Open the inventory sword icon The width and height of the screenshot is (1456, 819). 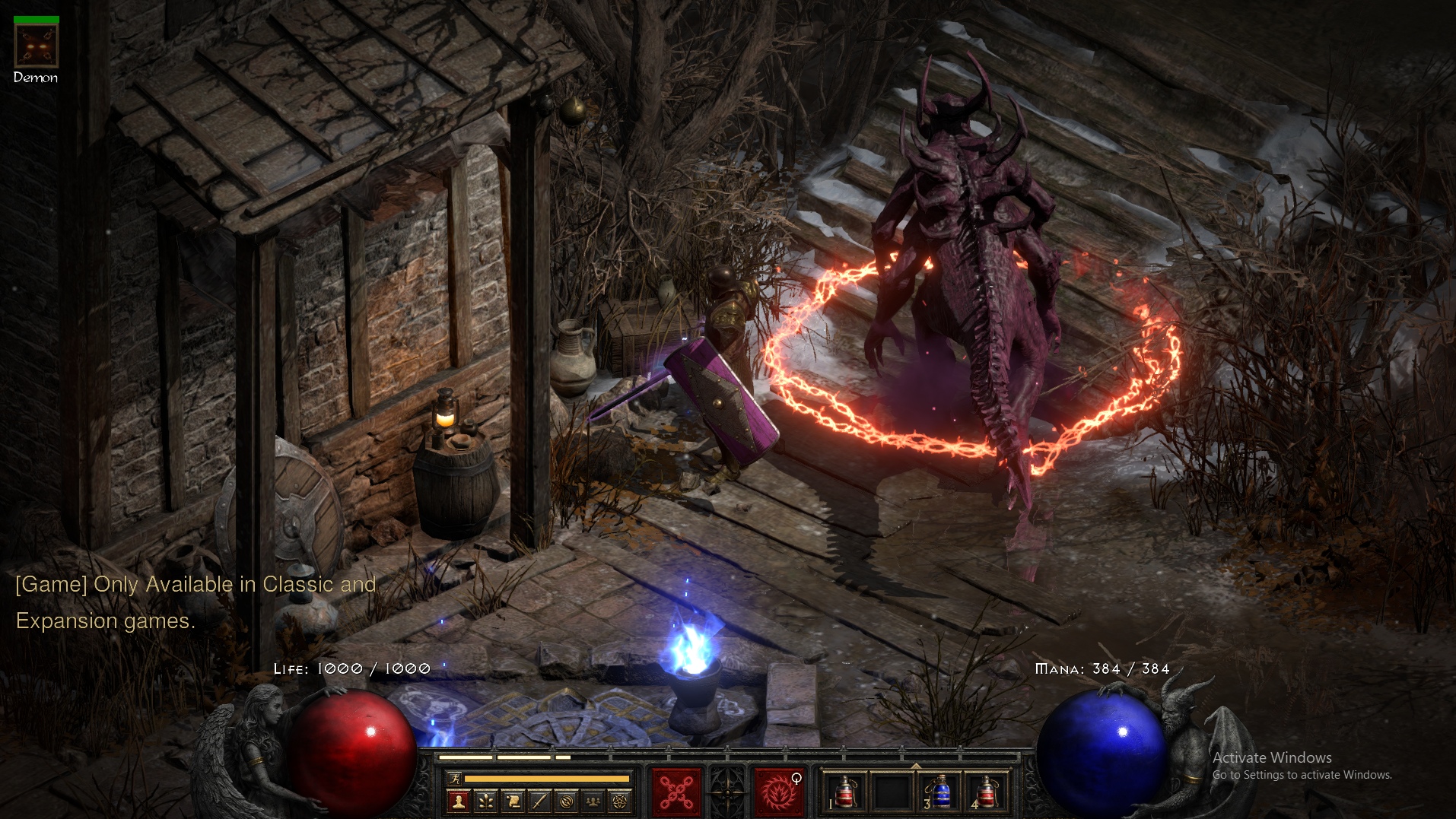coord(539,800)
